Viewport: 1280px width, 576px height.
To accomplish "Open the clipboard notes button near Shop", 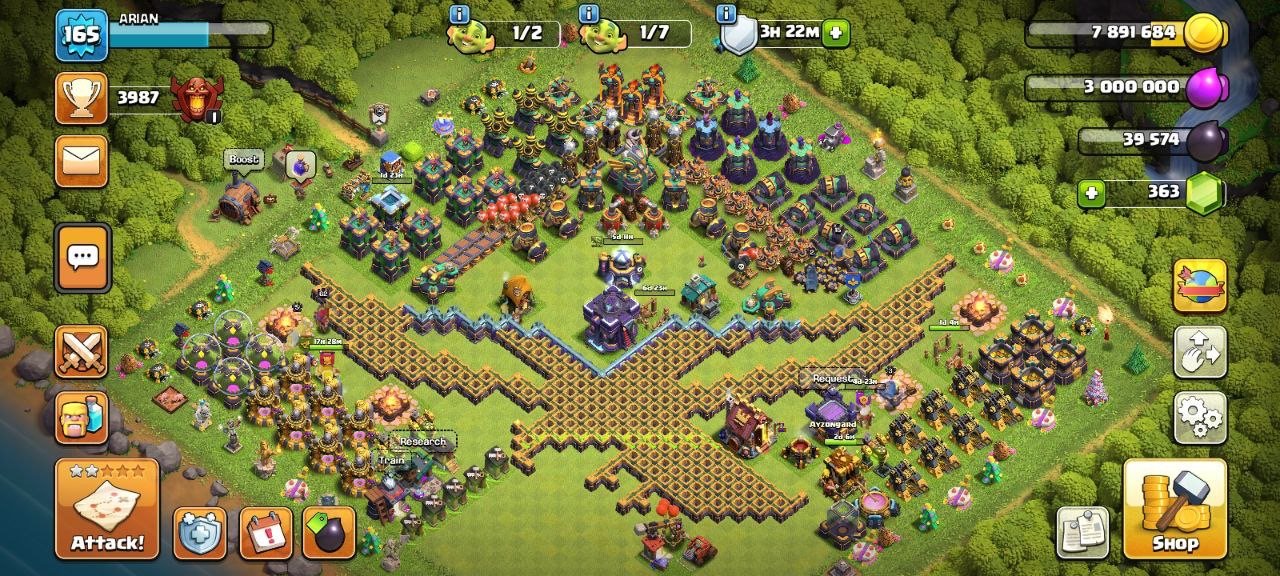I will pyautogui.click(x=1083, y=532).
